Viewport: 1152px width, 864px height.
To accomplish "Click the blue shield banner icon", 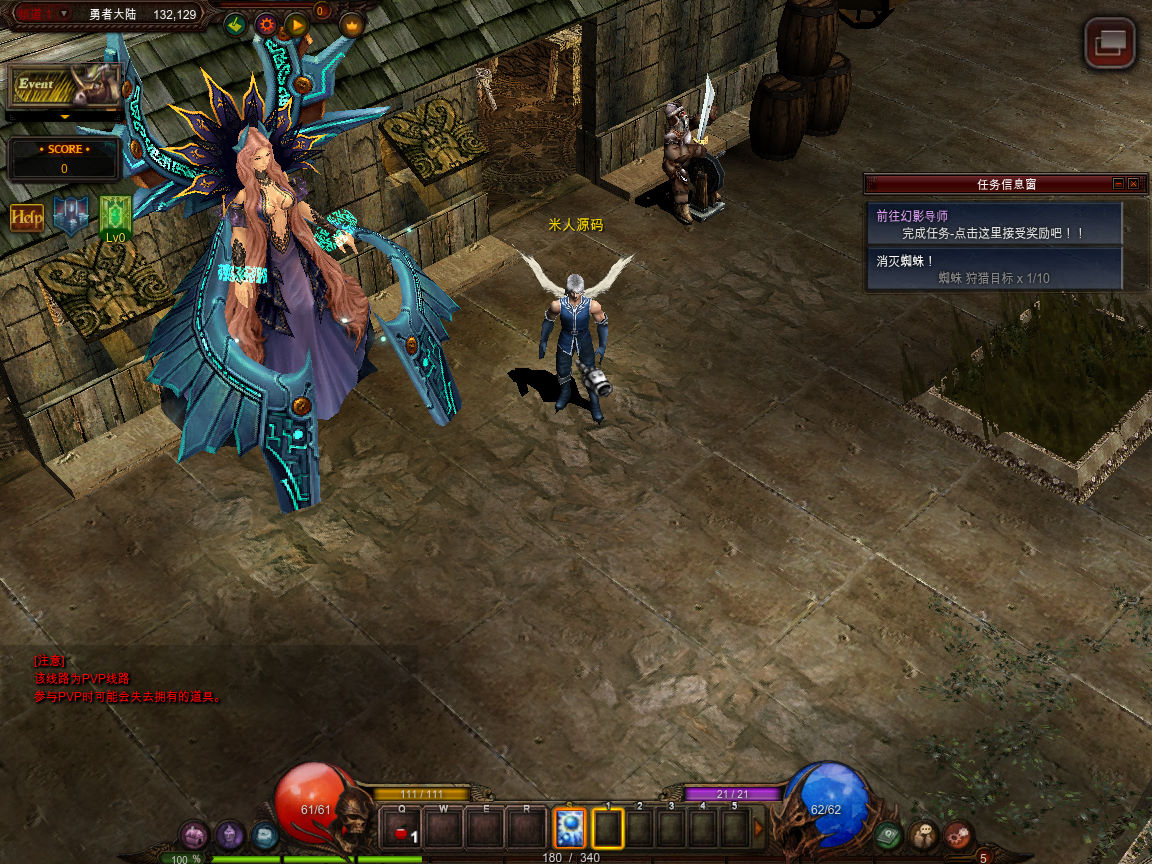I will [70, 215].
